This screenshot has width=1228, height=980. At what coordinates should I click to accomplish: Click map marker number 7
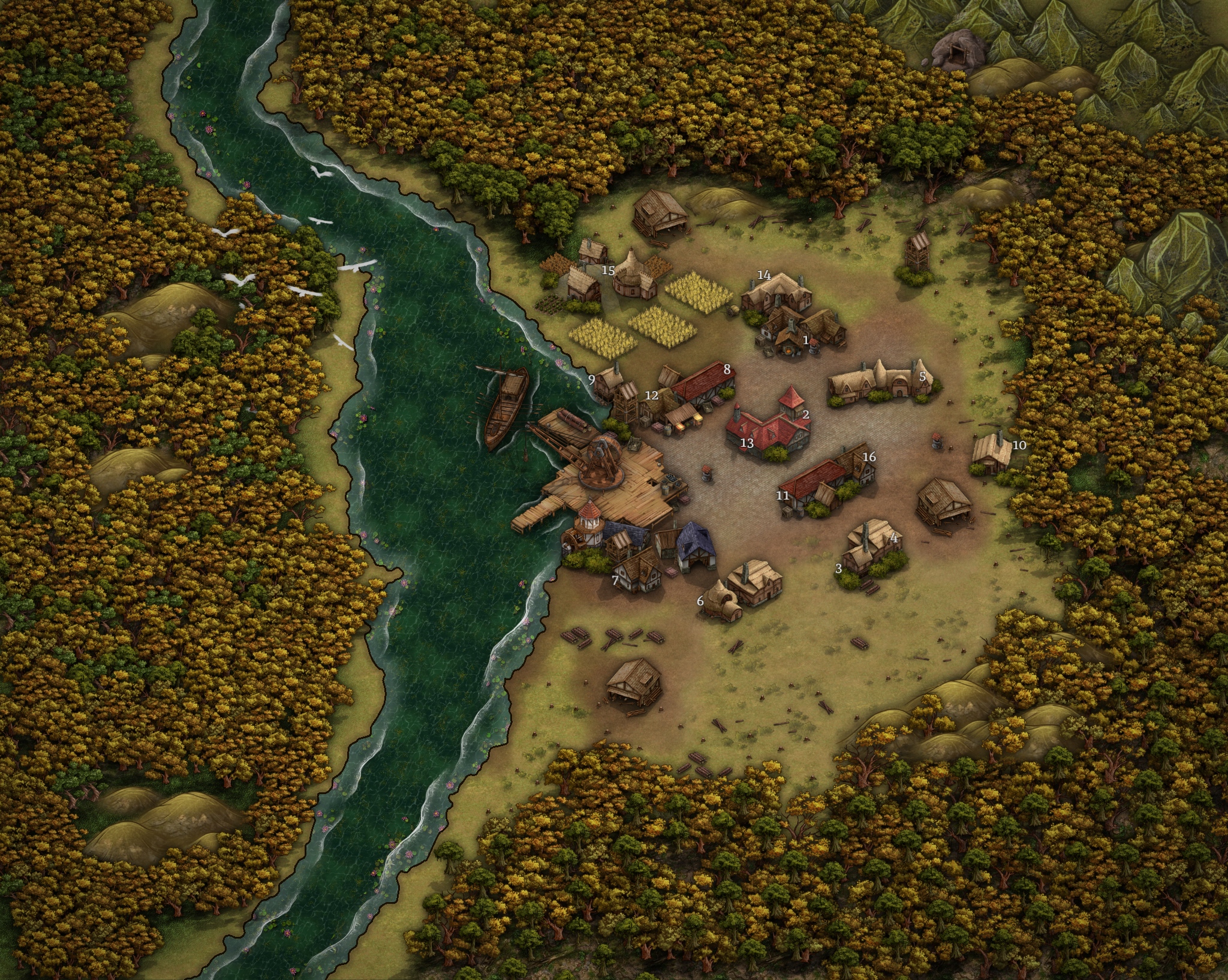click(x=615, y=580)
